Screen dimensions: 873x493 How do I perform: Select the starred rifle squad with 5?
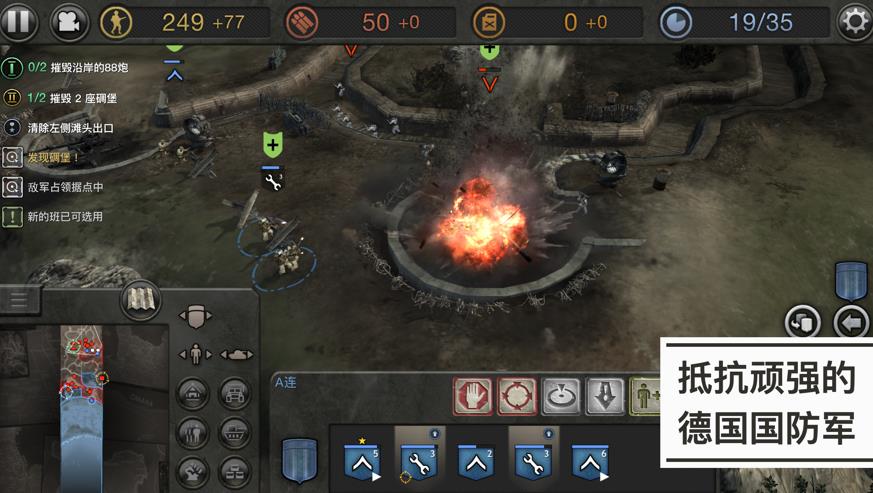[x=360, y=461]
